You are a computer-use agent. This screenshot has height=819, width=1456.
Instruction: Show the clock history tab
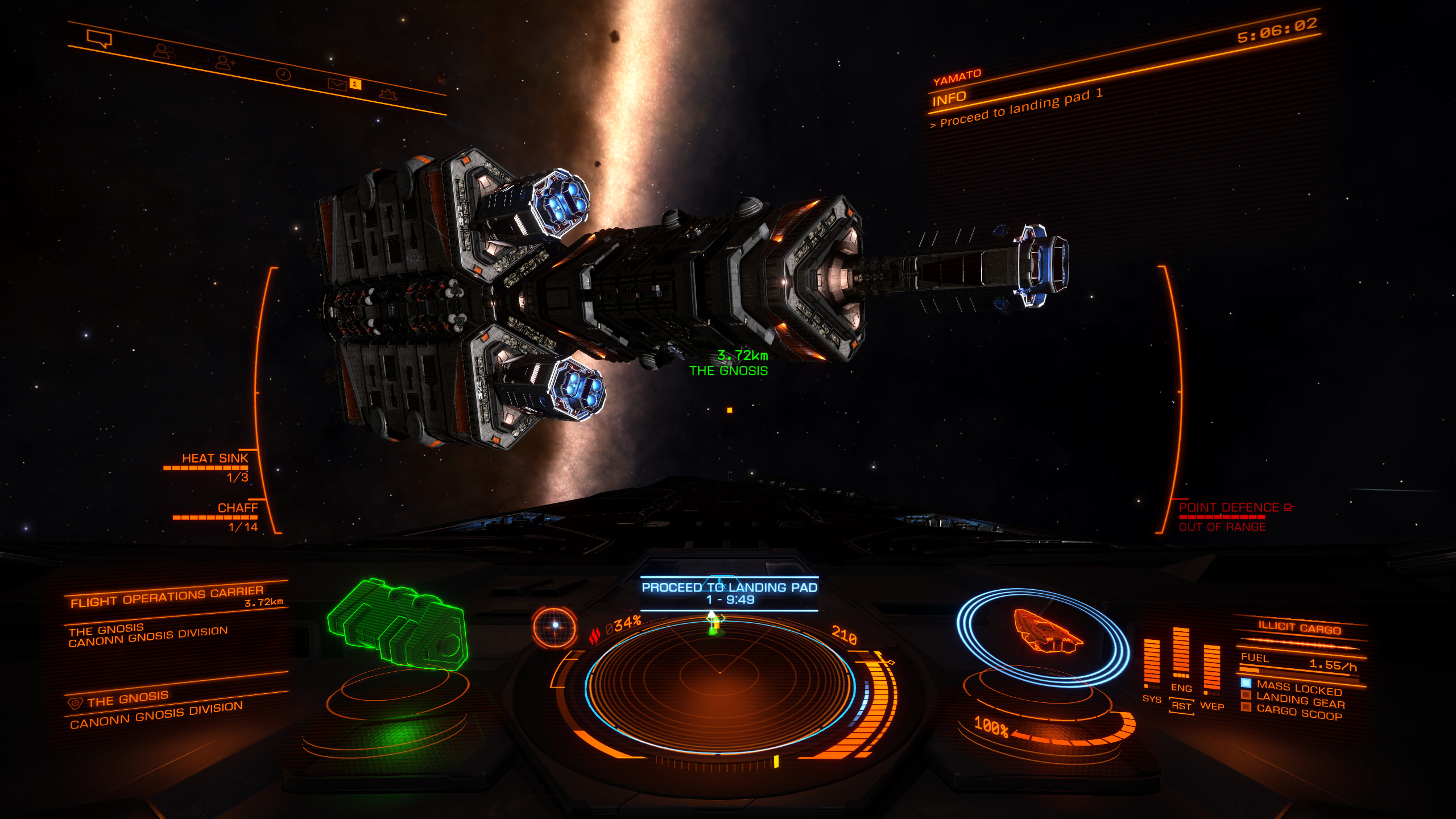click(x=283, y=74)
